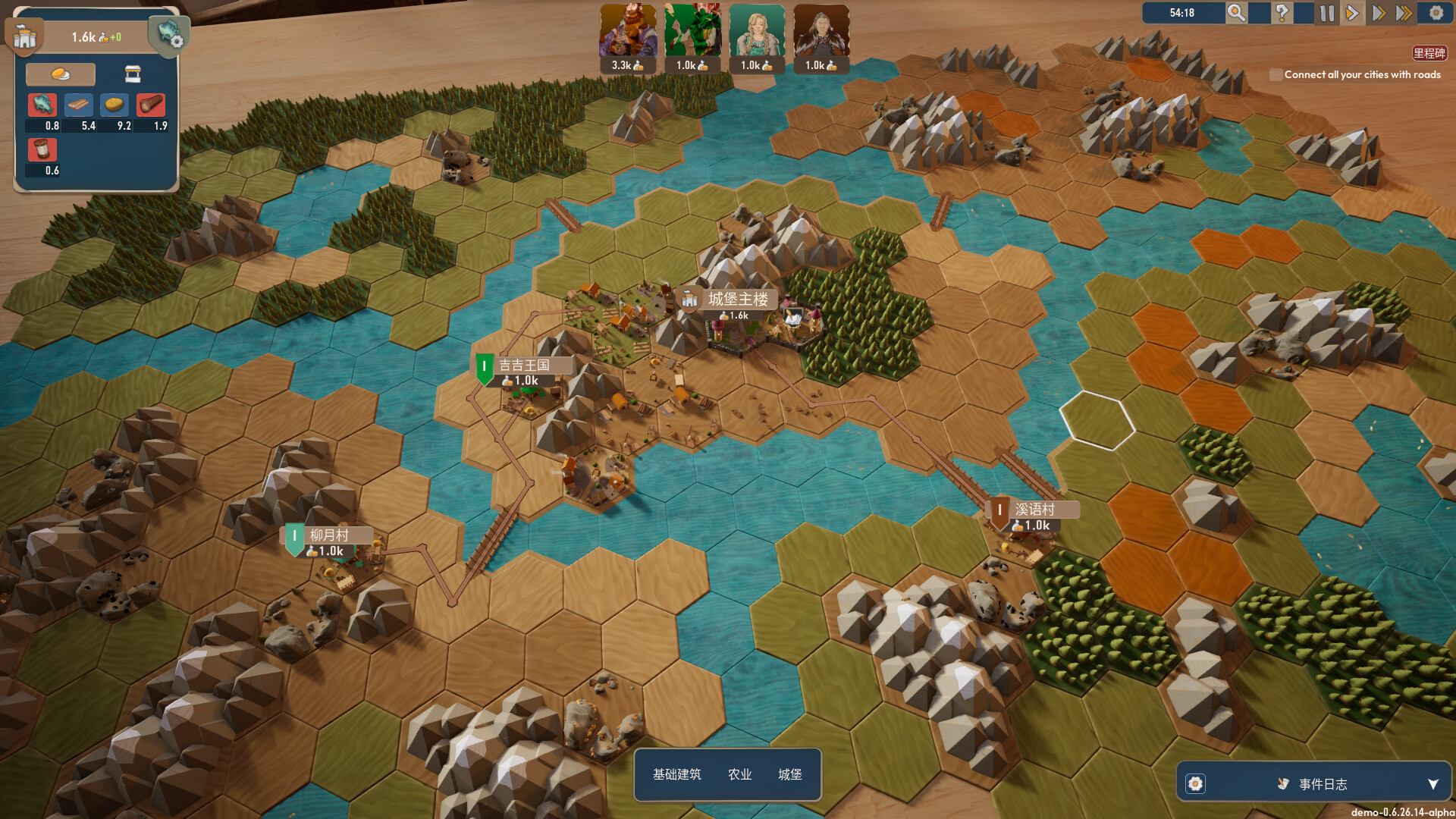Set the game to fastest speed
The height and width of the screenshot is (819, 1456).
click(x=1404, y=13)
